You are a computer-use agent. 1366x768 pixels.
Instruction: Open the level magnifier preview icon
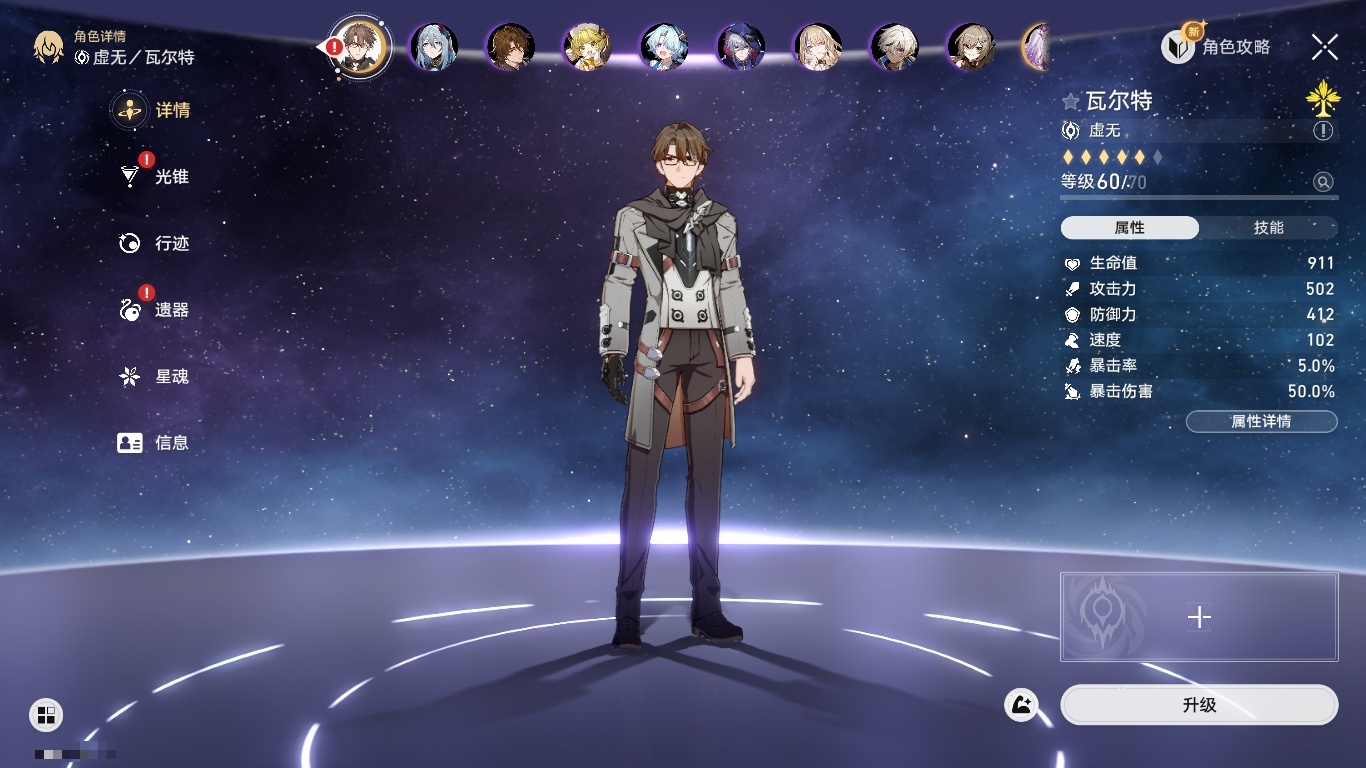pyautogui.click(x=1323, y=182)
